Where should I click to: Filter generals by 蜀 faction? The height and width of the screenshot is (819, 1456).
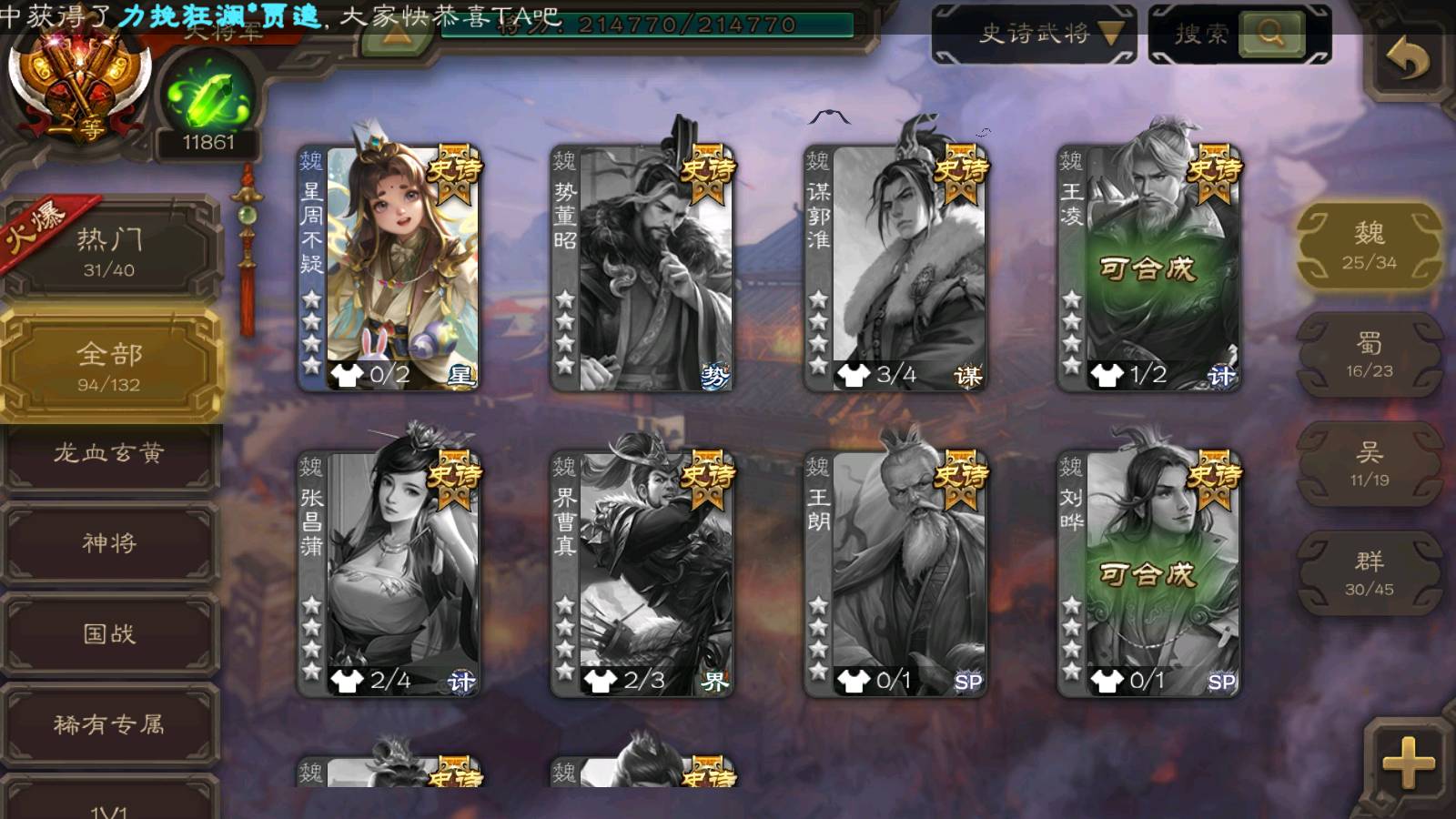pyautogui.click(x=1369, y=355)
